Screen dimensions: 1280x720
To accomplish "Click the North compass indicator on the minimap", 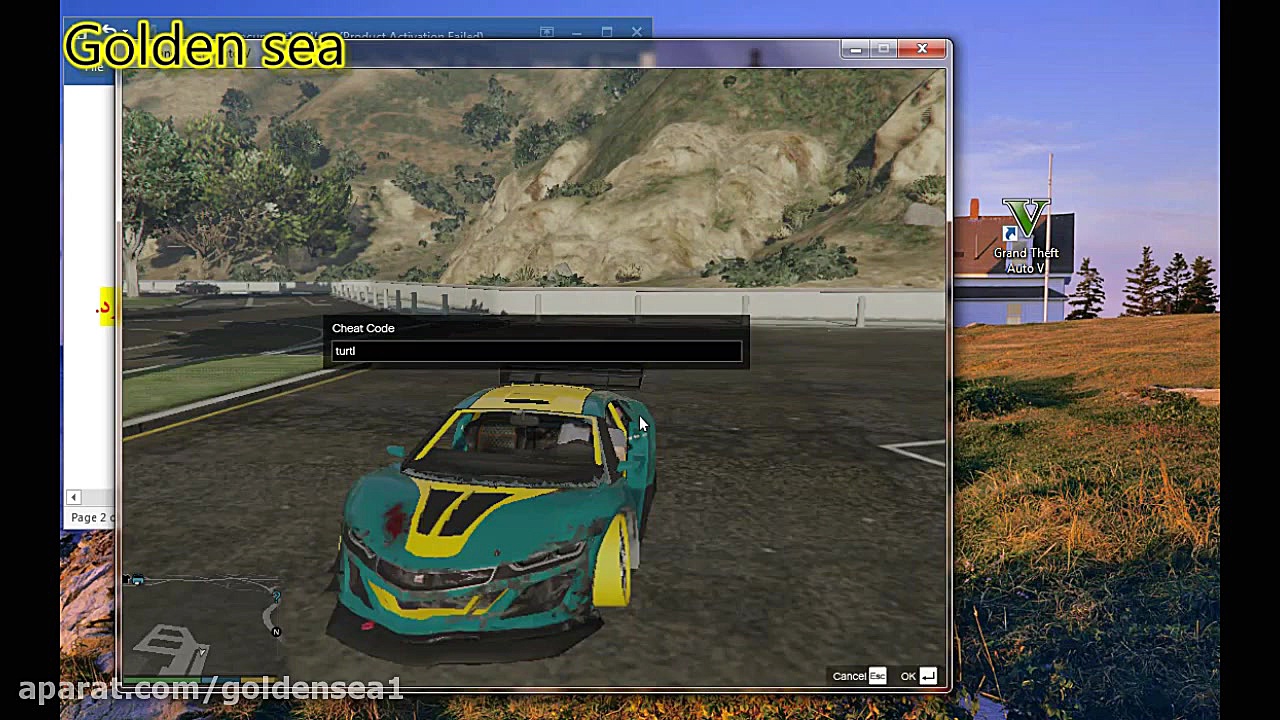I will coord(276,632).
